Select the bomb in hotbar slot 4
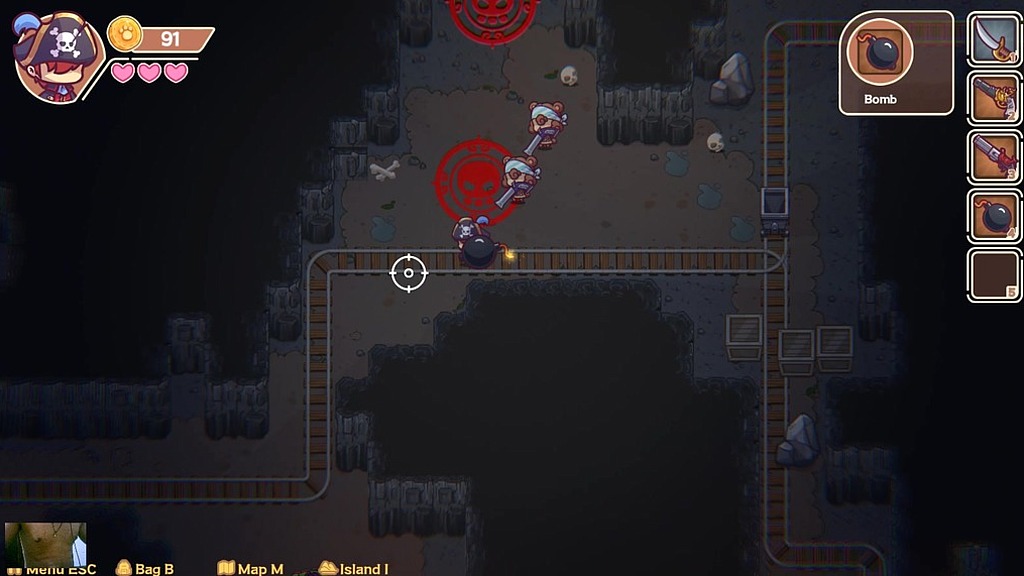 click(993, 216)
